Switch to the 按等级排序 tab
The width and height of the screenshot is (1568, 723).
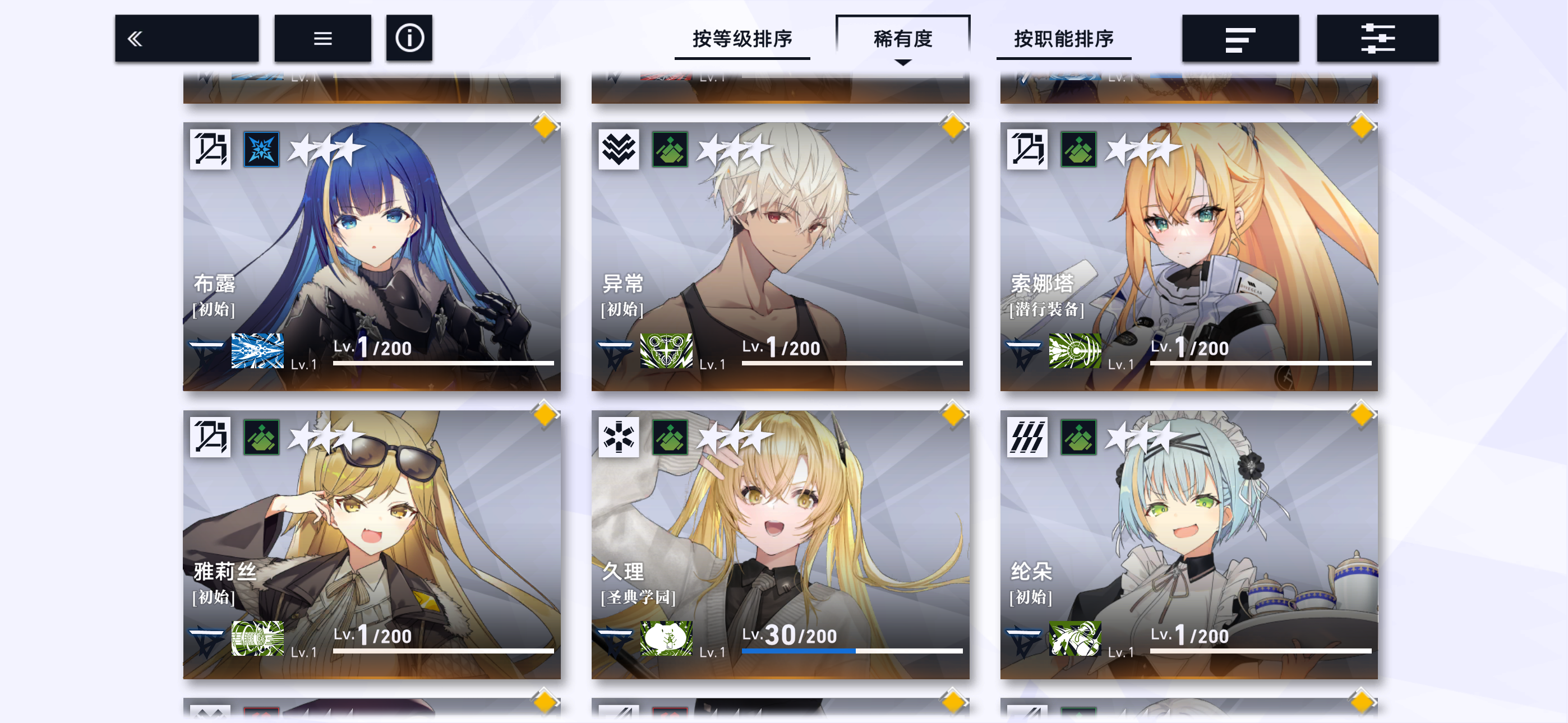click(x=743, y=38)
